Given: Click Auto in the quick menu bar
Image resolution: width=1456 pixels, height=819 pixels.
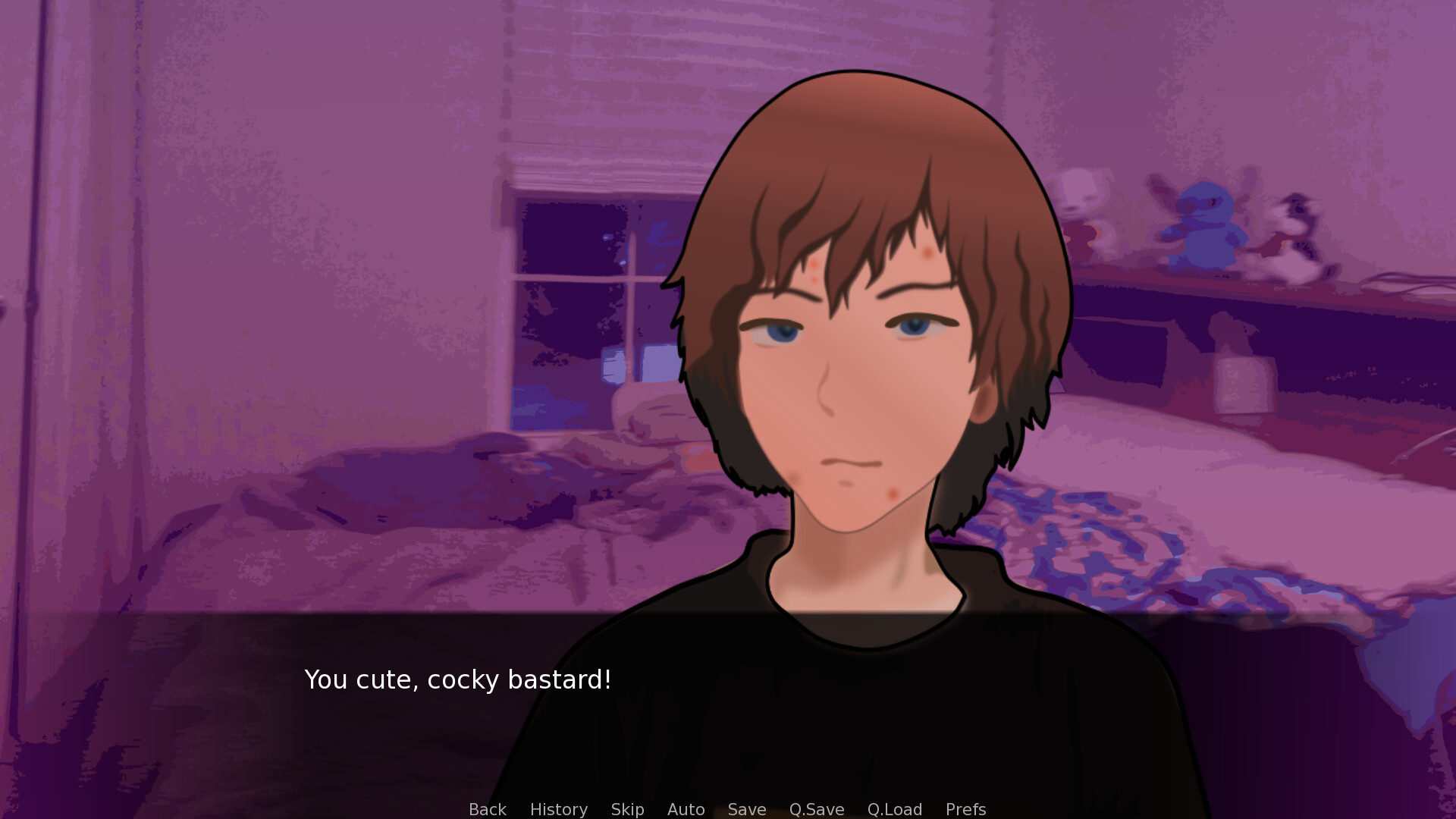Looking at the screenshot, I should point(685,809).
